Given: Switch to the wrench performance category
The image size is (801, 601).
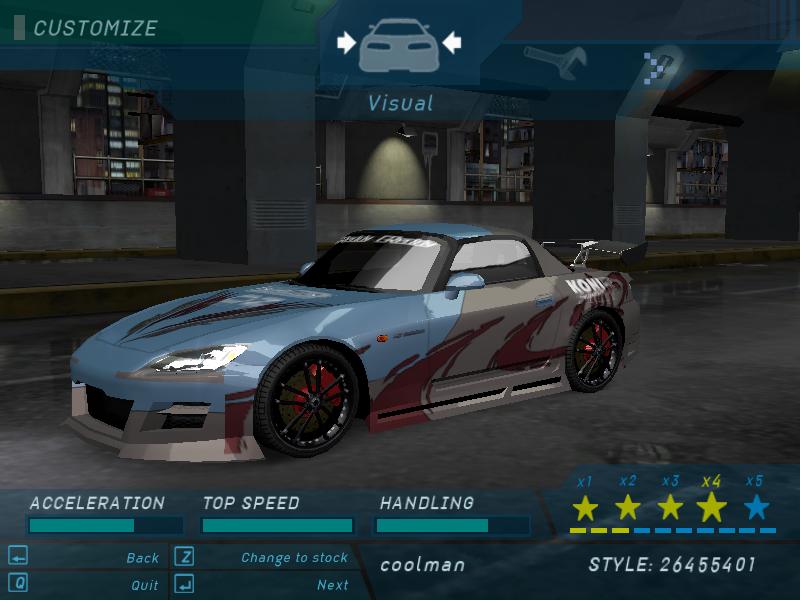Looking at the screenshot, I should (x=554, y=61).
